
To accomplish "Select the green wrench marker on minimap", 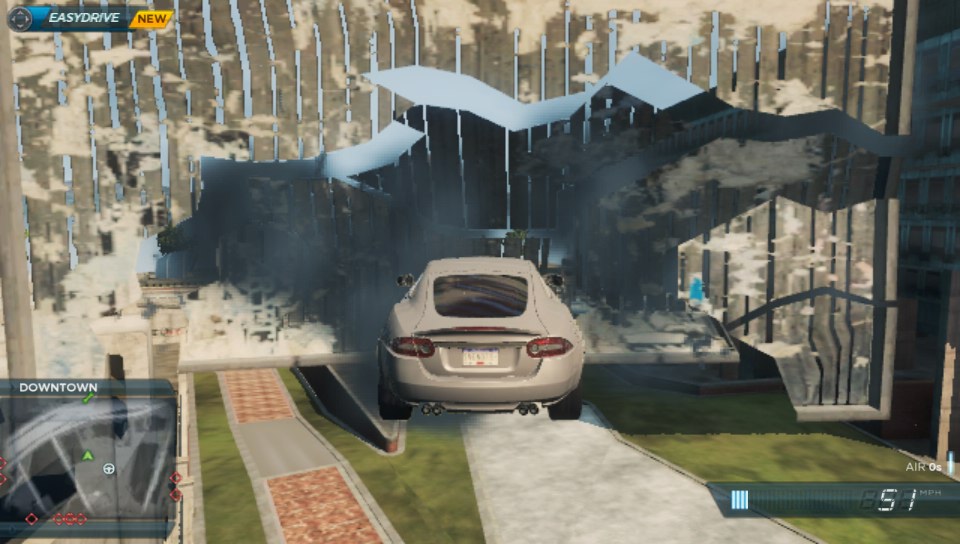I will click(88, 399).
